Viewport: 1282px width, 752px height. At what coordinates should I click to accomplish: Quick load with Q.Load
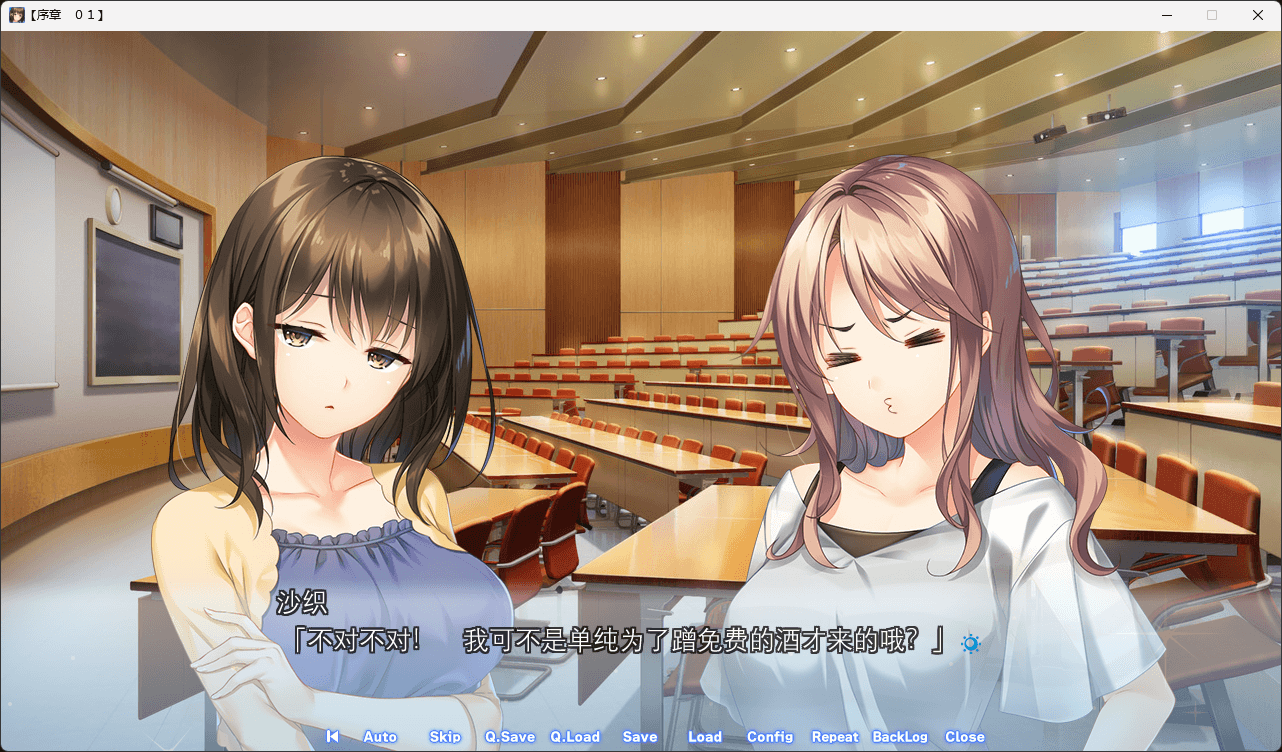click(575, 737)
